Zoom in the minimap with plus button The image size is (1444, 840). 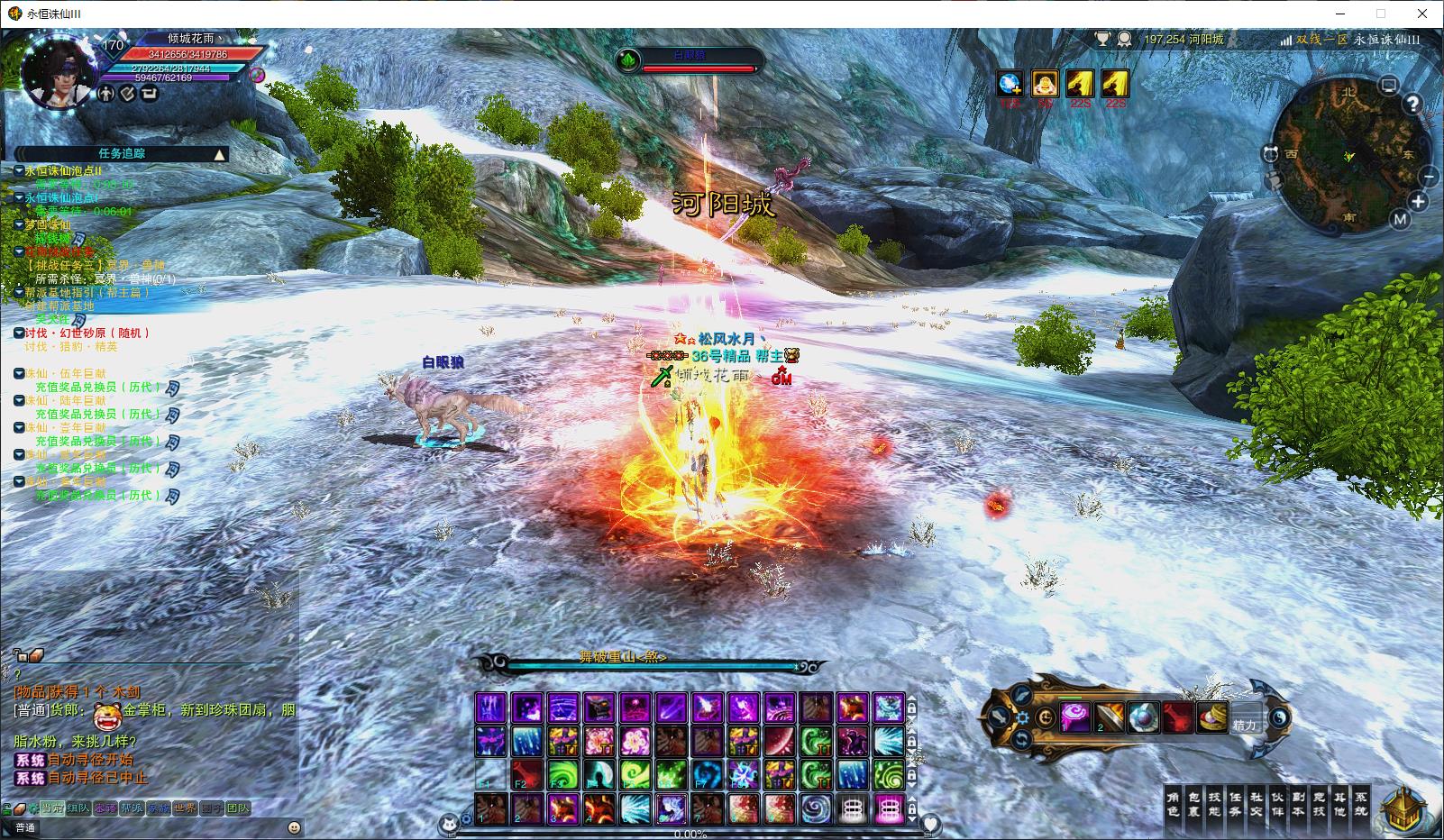(1418, 202)
